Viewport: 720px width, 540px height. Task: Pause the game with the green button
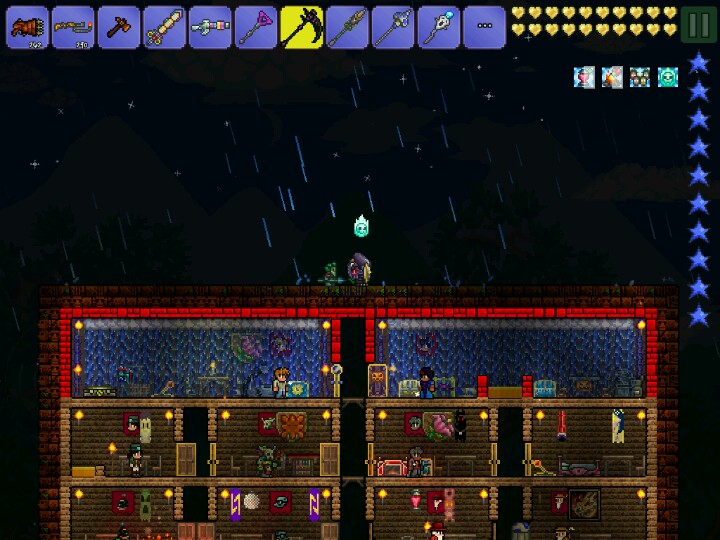point(698,24)
